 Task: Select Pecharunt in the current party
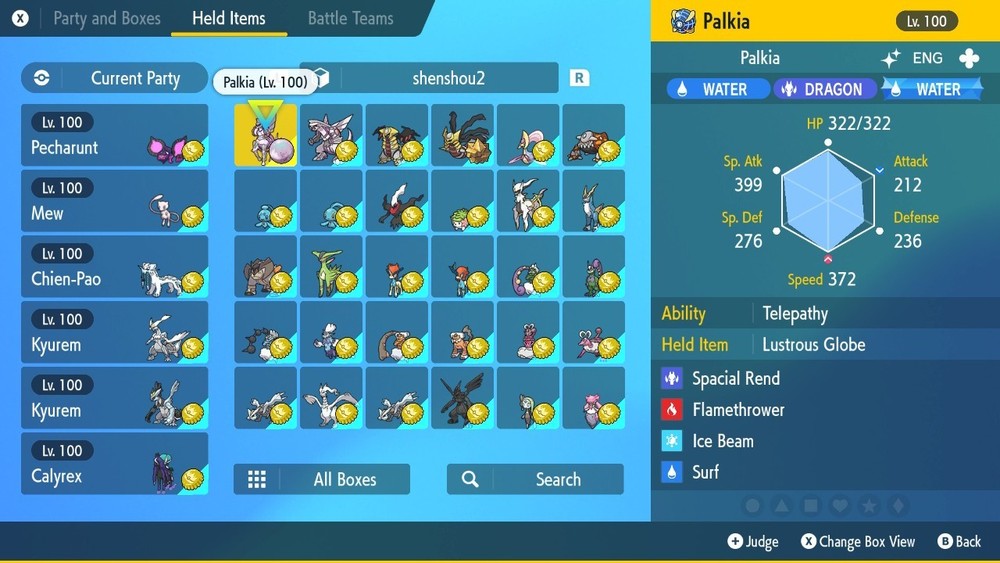(114, 136)
